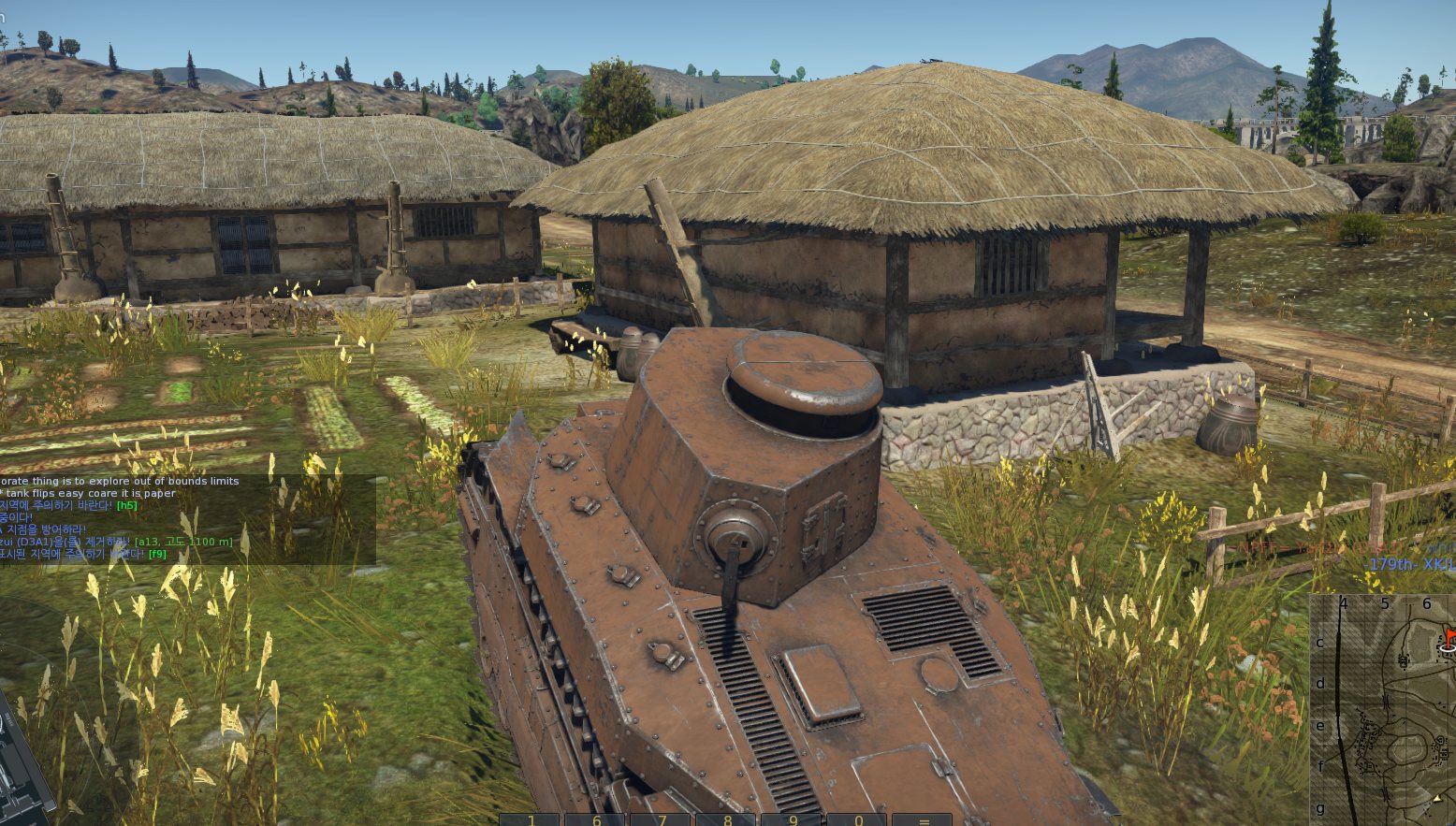Viewport: 1456px width, 826px height.
Task: Select the action bar slot marked =
Action: pos(924,819)
